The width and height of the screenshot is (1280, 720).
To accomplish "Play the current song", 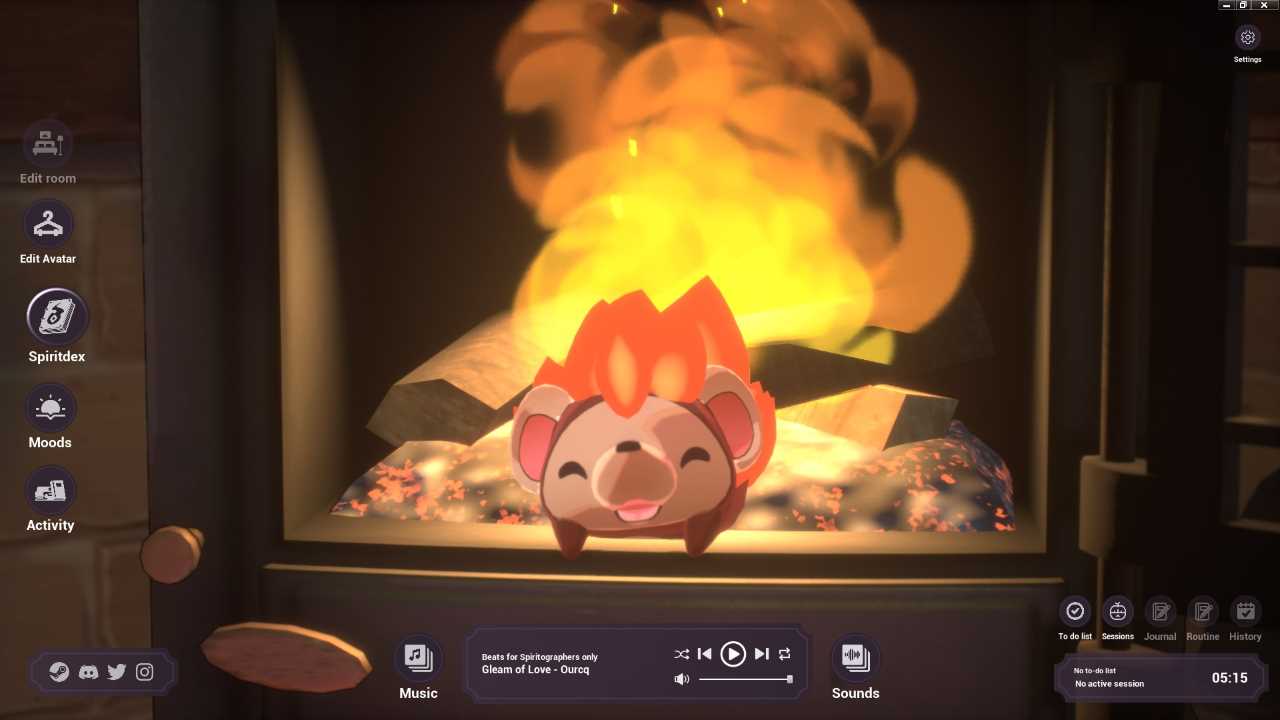I will point(733,654).
